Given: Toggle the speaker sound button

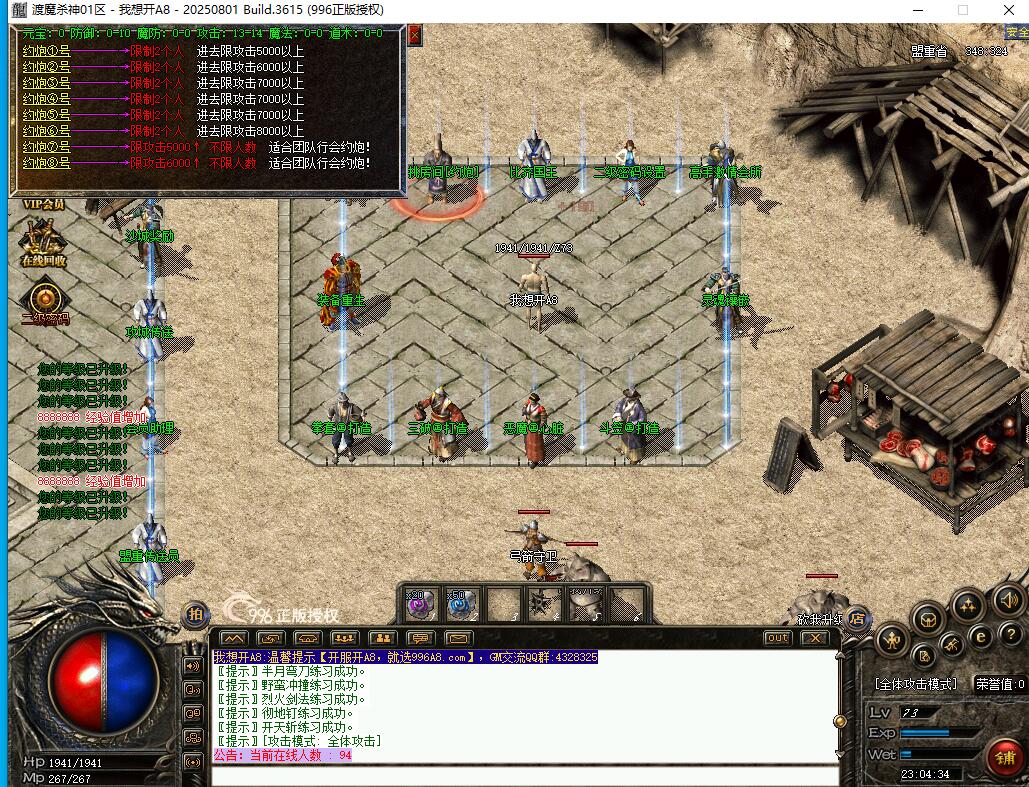Looking at the screenshot, I should 1007,601.
